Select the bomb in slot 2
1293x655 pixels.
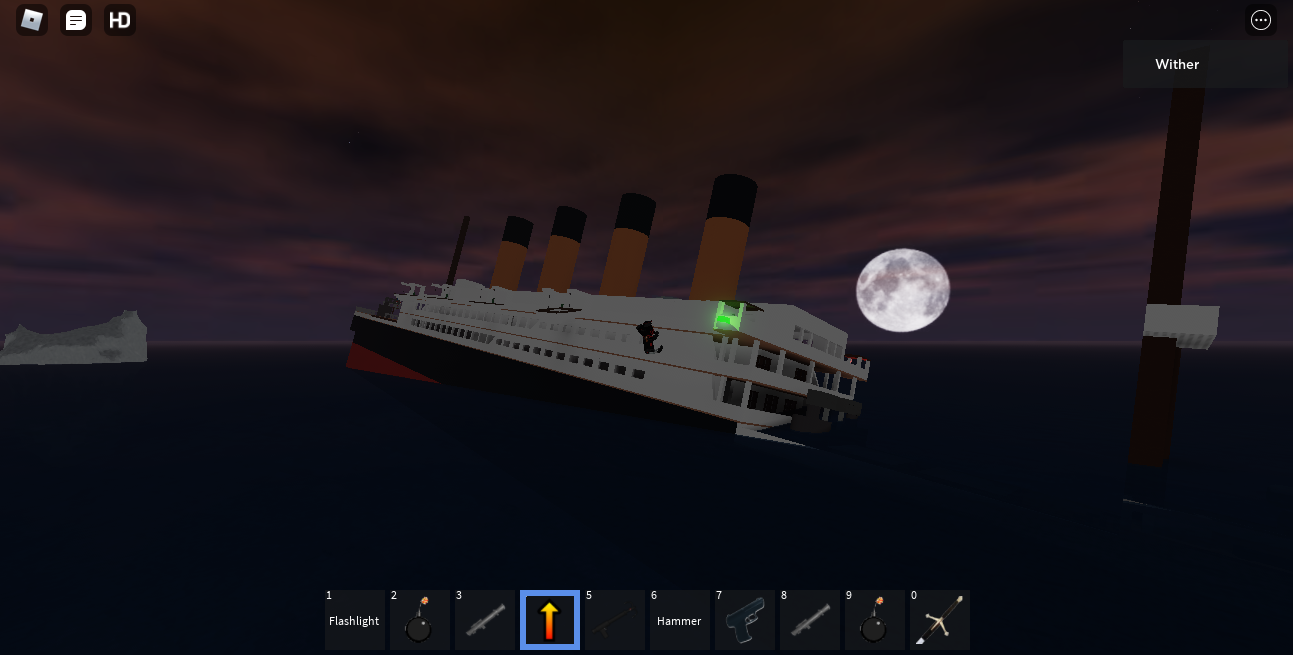(x=420, y=620)
